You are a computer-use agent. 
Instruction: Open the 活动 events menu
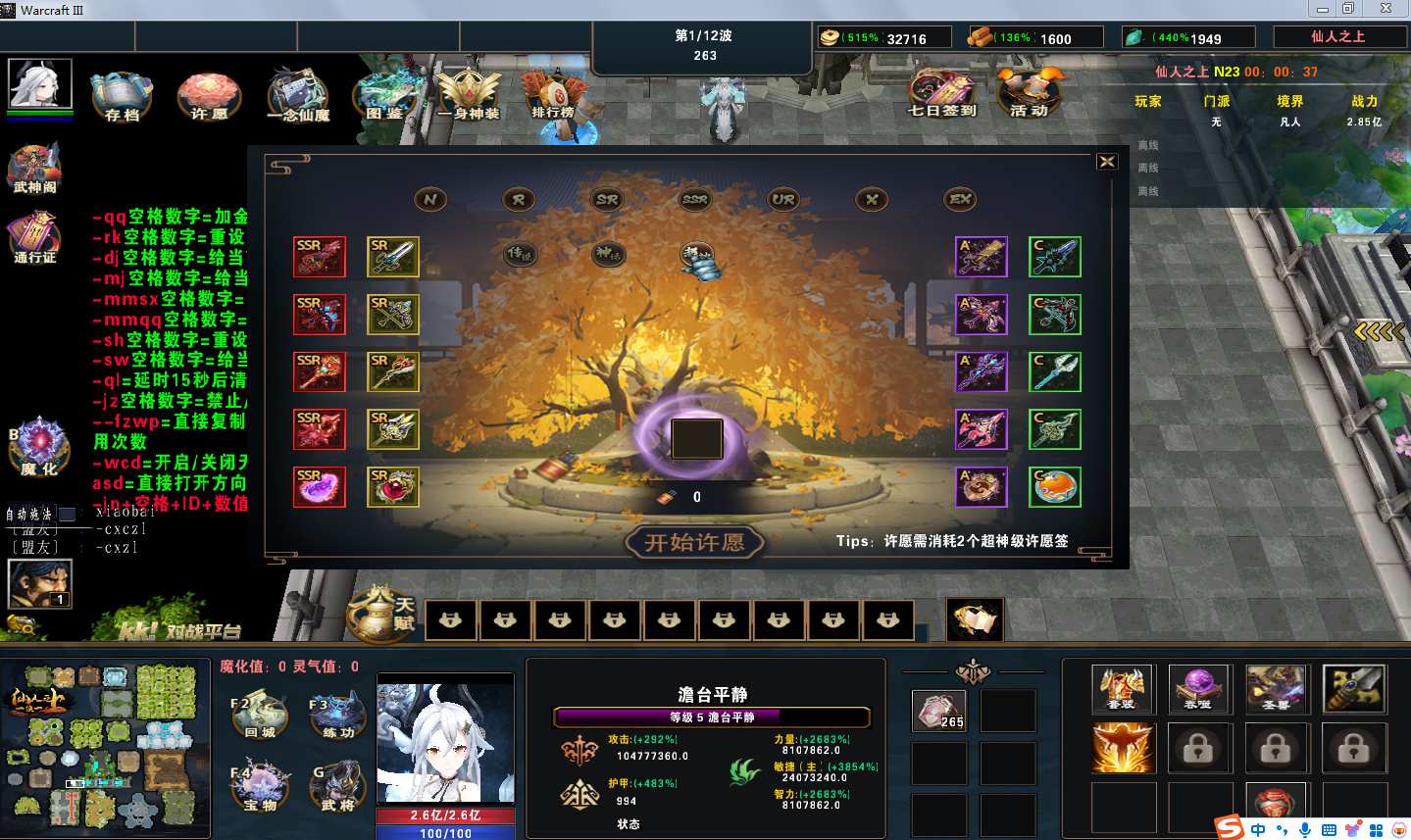1030,94
